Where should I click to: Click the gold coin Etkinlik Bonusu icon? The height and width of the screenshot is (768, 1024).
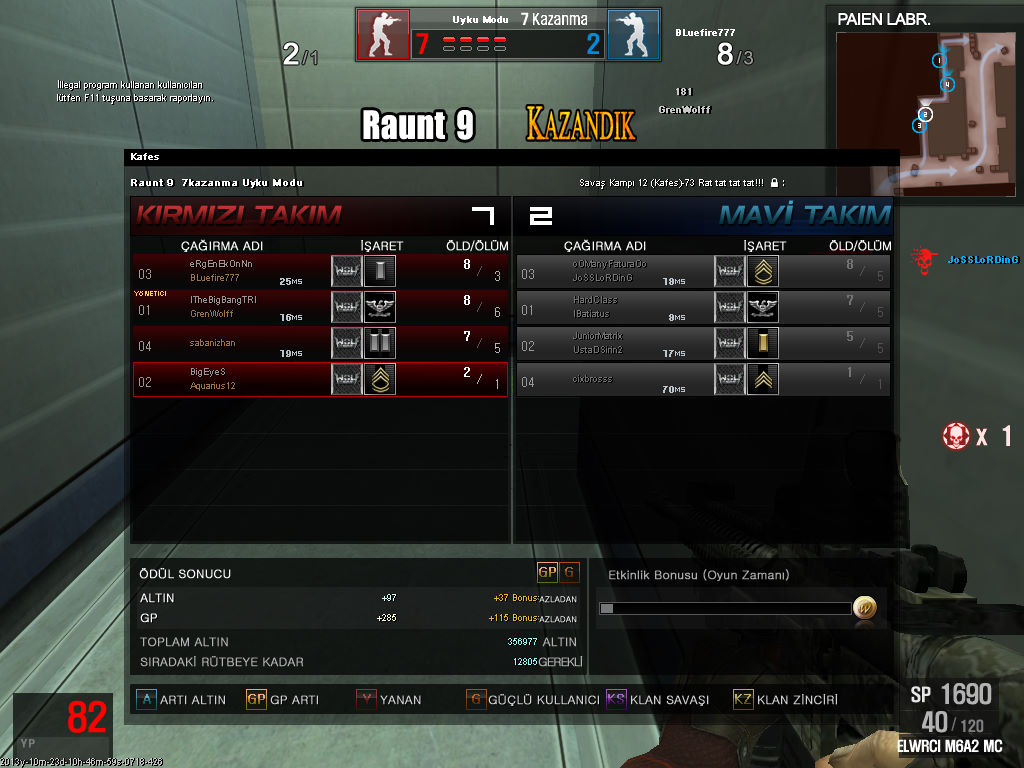[x=864, y=607]
